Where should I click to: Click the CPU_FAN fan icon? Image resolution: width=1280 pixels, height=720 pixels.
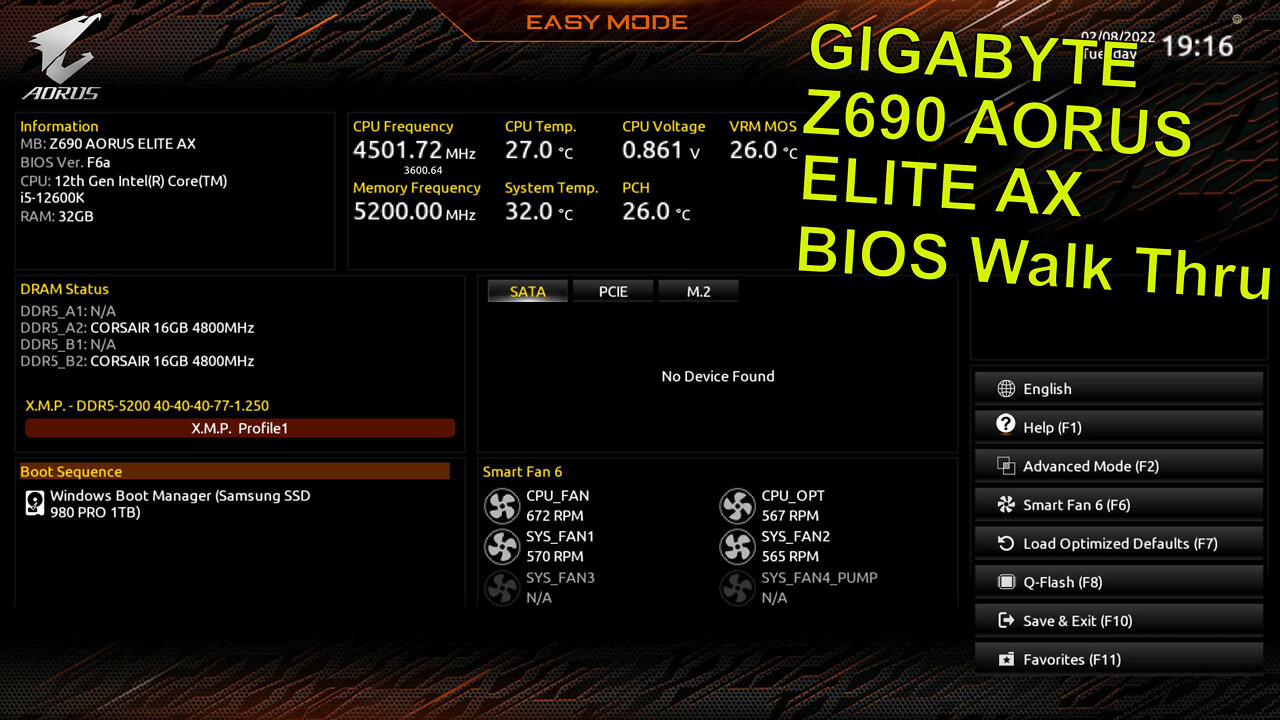(x=502, y=505)
